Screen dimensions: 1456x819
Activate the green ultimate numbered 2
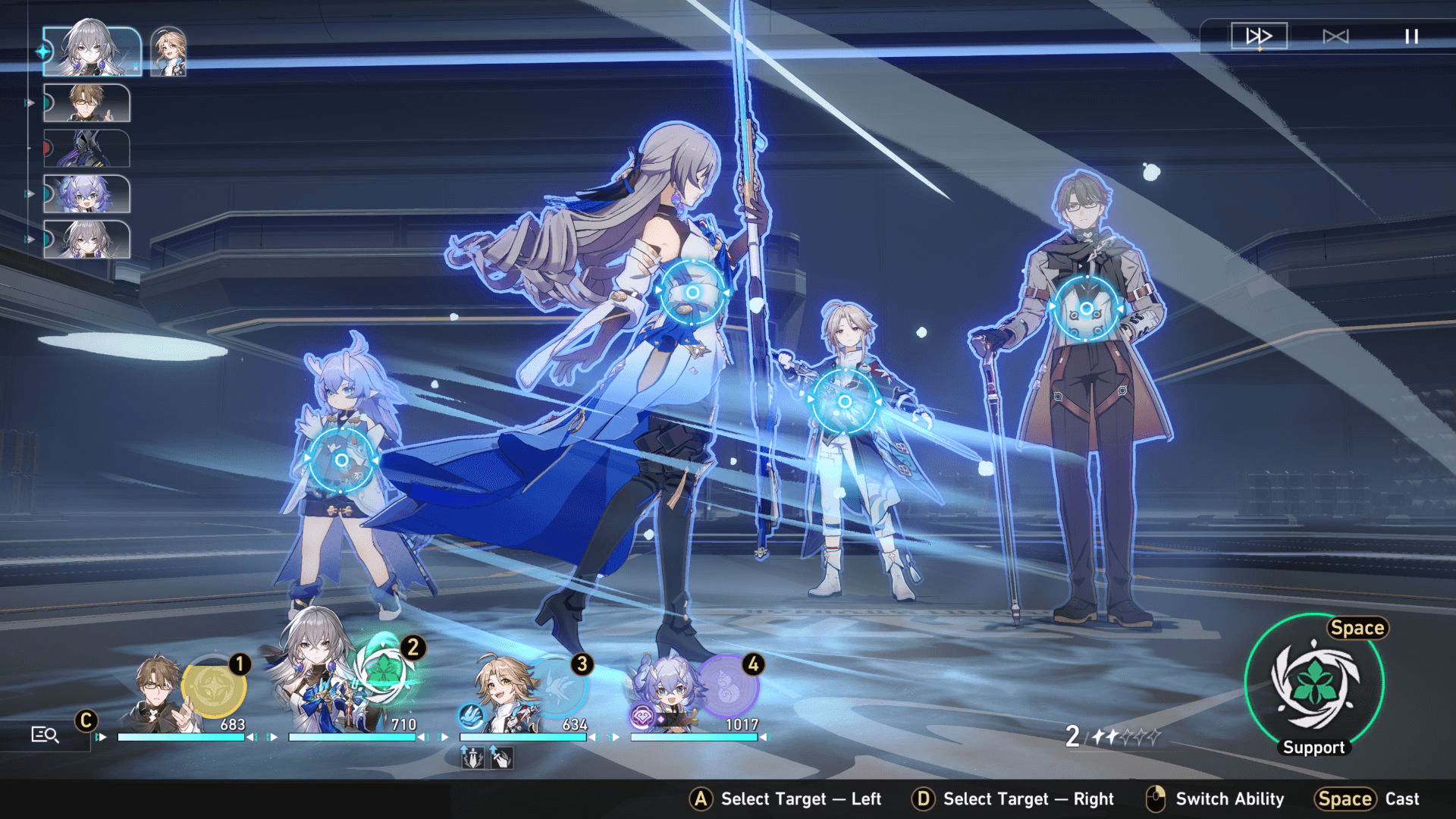[385, 670]
